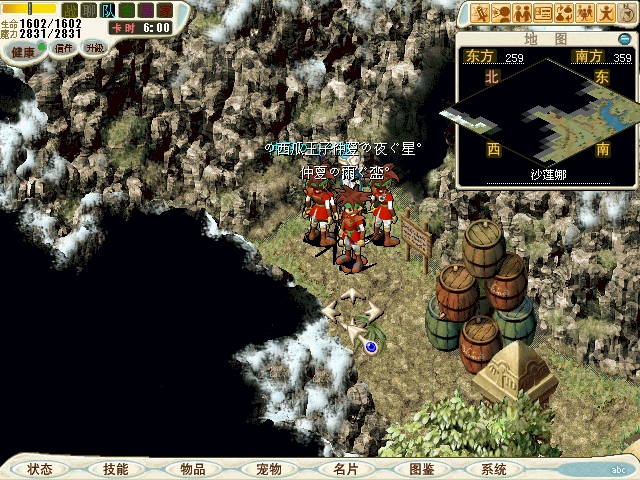Toggle the 队 team mode icon
Viewport: 640px width, 480px height.
point(108,10)
